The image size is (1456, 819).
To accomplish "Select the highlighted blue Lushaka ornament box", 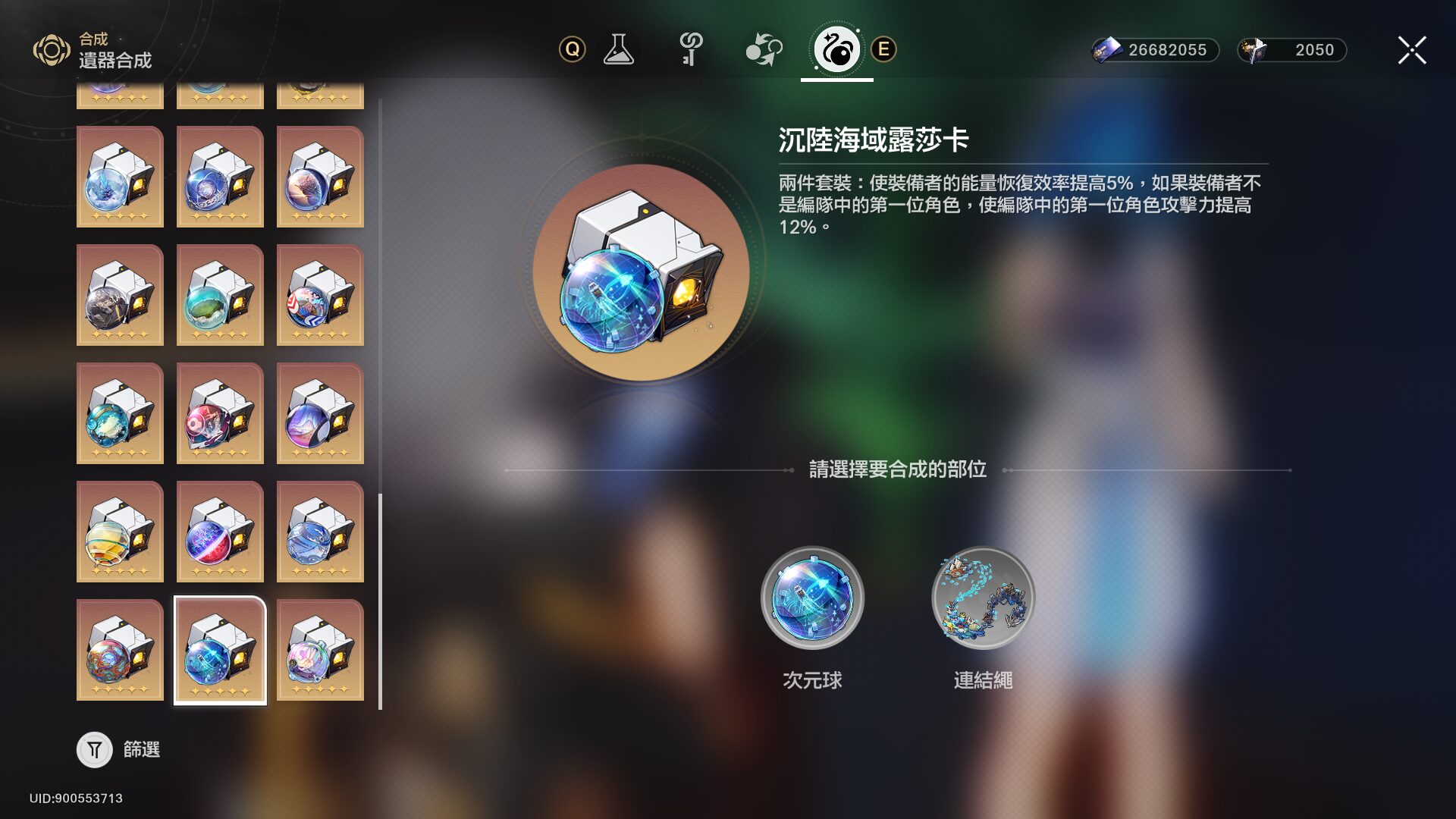I will (220, 651).
